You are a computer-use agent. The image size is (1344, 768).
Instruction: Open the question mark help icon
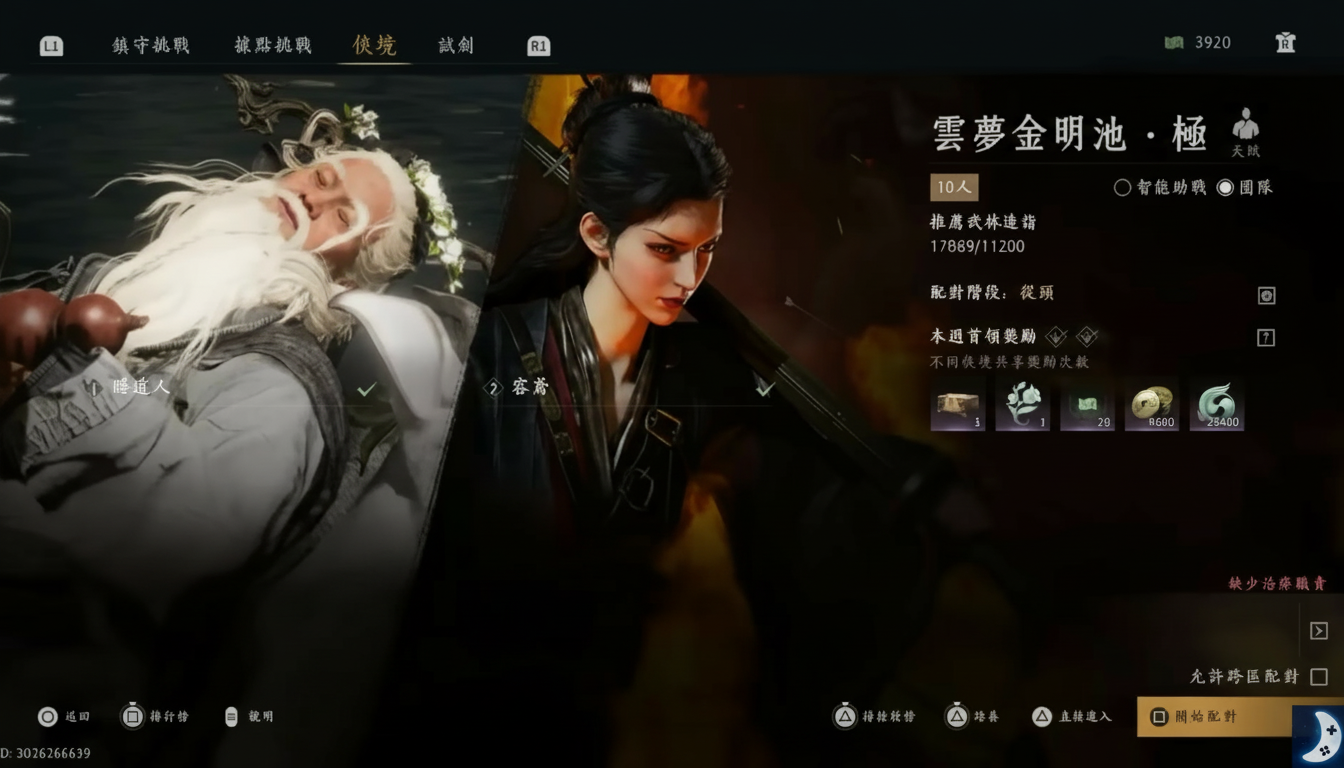point(1267,336)
